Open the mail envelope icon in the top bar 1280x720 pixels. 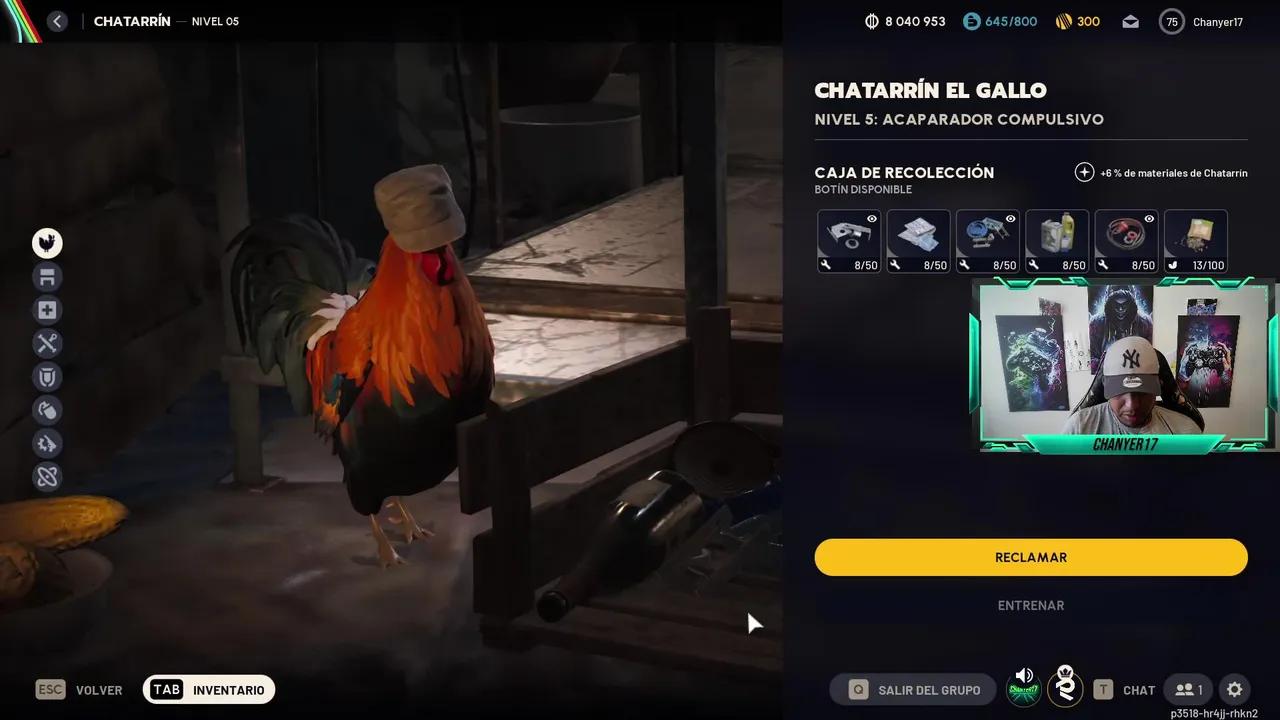(1130, 21)
